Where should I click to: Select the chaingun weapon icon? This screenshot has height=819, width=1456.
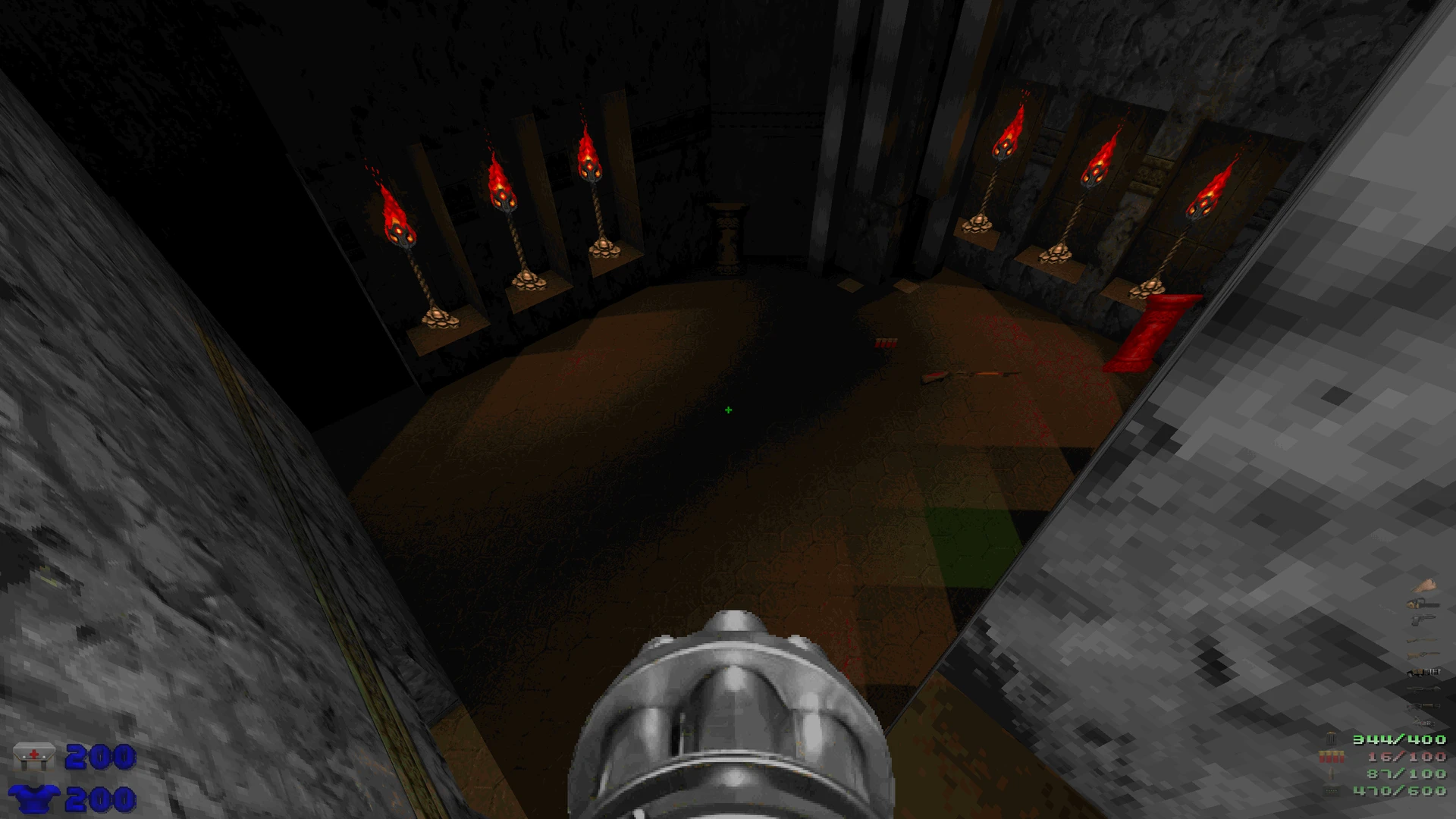click(x=1423, y=672)
